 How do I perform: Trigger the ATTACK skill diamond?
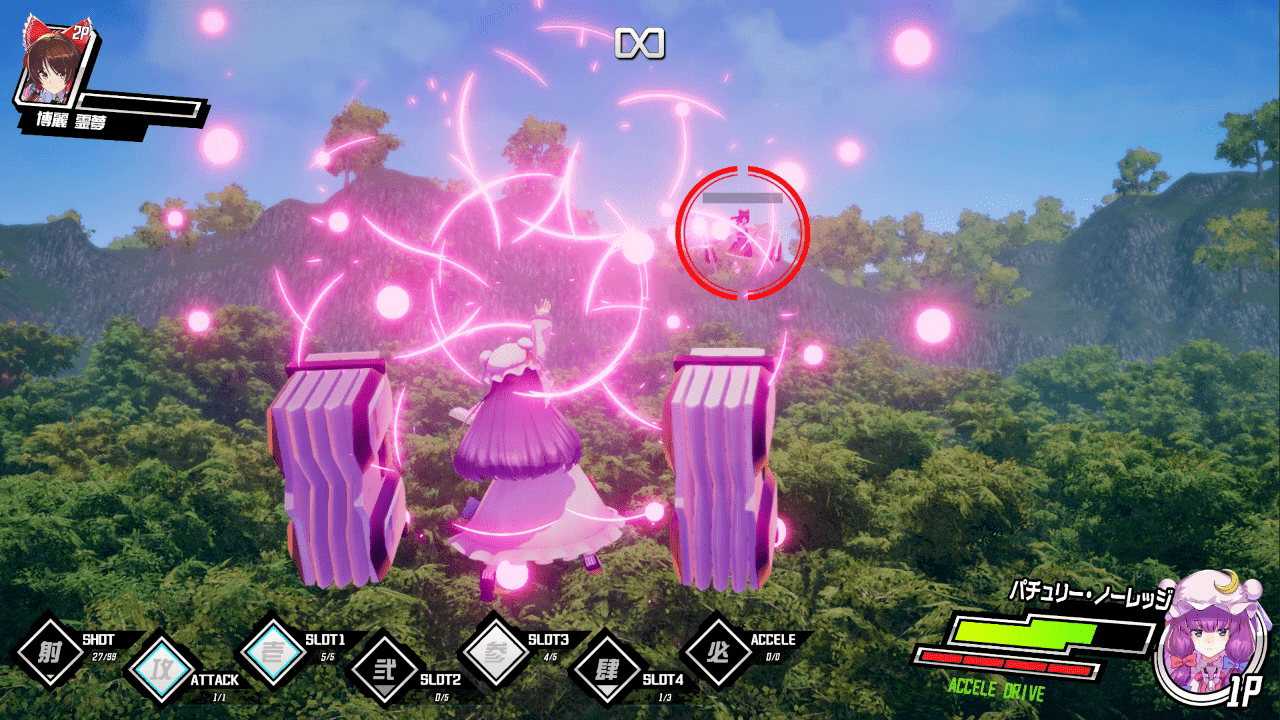[x=159, y=667]
